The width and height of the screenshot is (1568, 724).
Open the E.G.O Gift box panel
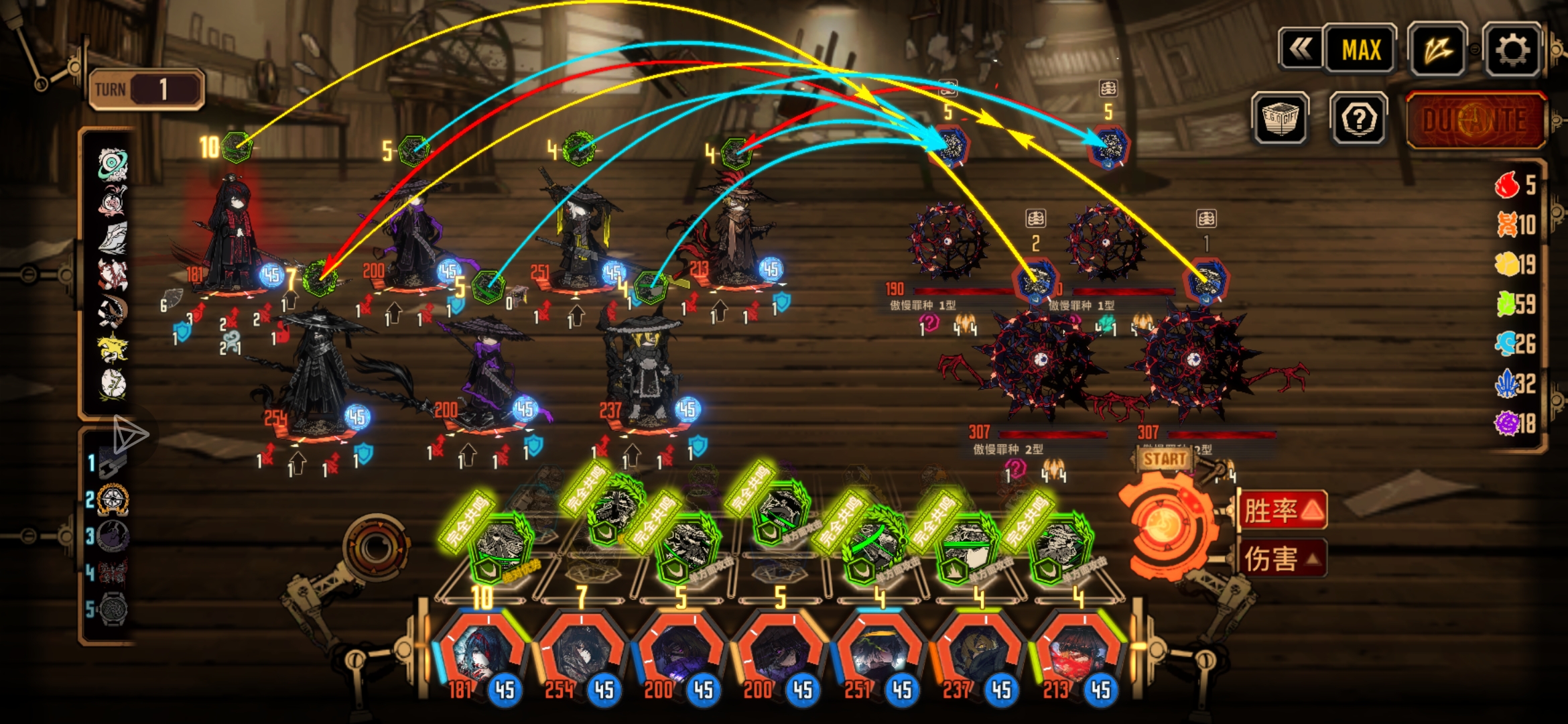point(1280,119)
